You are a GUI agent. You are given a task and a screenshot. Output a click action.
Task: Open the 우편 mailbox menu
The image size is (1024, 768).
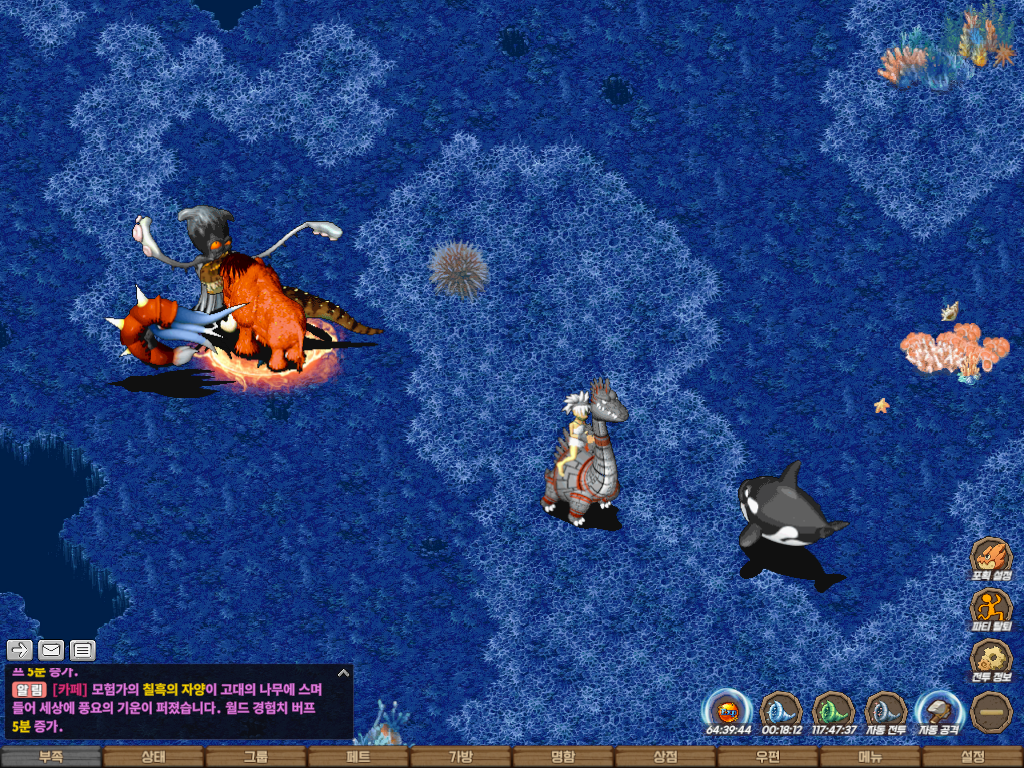[x=768, y=757]
